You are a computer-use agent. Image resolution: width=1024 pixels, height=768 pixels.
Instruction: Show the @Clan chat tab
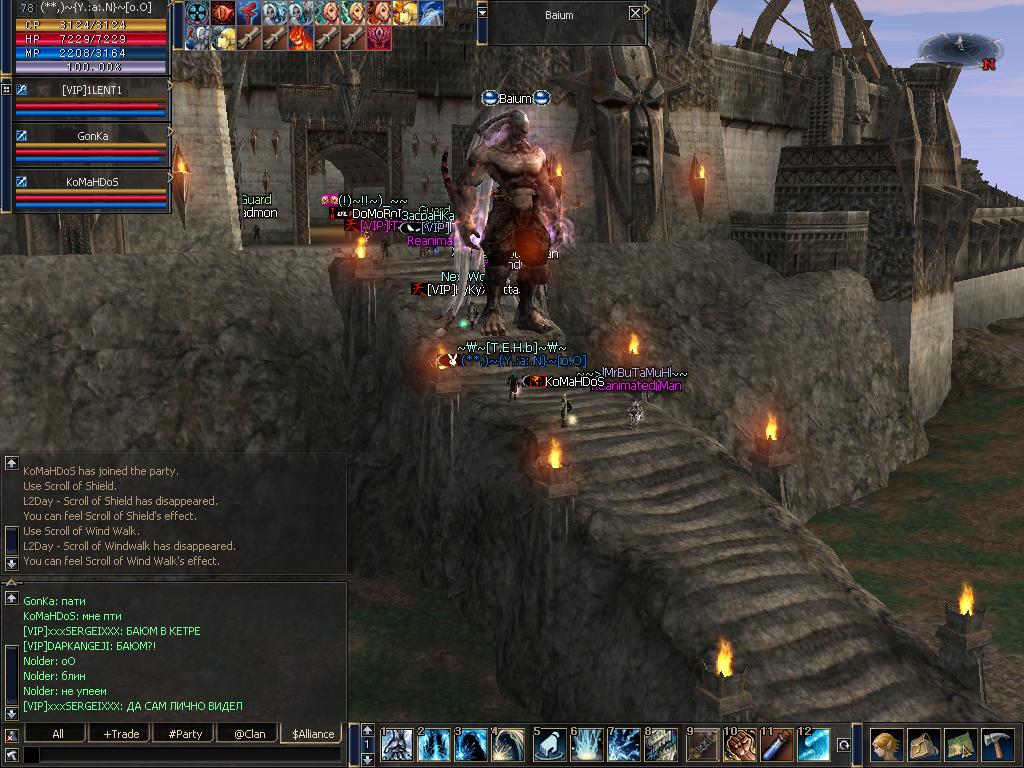[249, 734]
